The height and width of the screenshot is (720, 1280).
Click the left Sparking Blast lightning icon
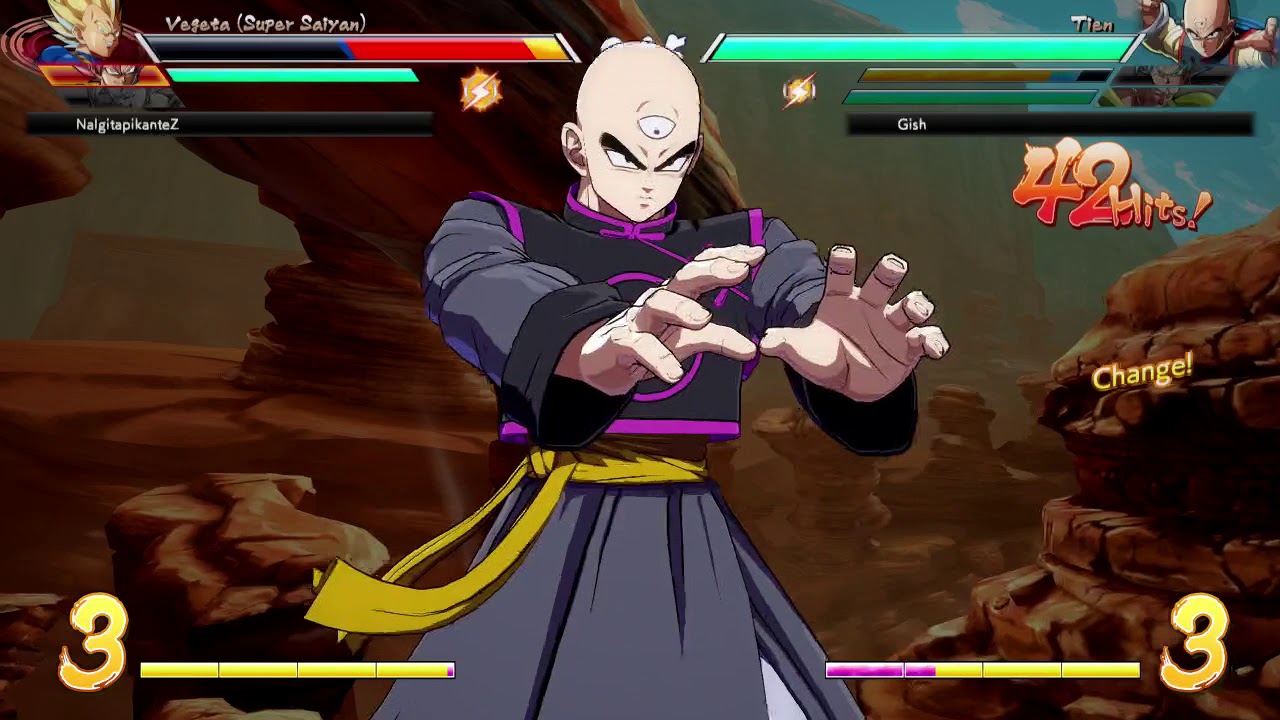(480, 90)
